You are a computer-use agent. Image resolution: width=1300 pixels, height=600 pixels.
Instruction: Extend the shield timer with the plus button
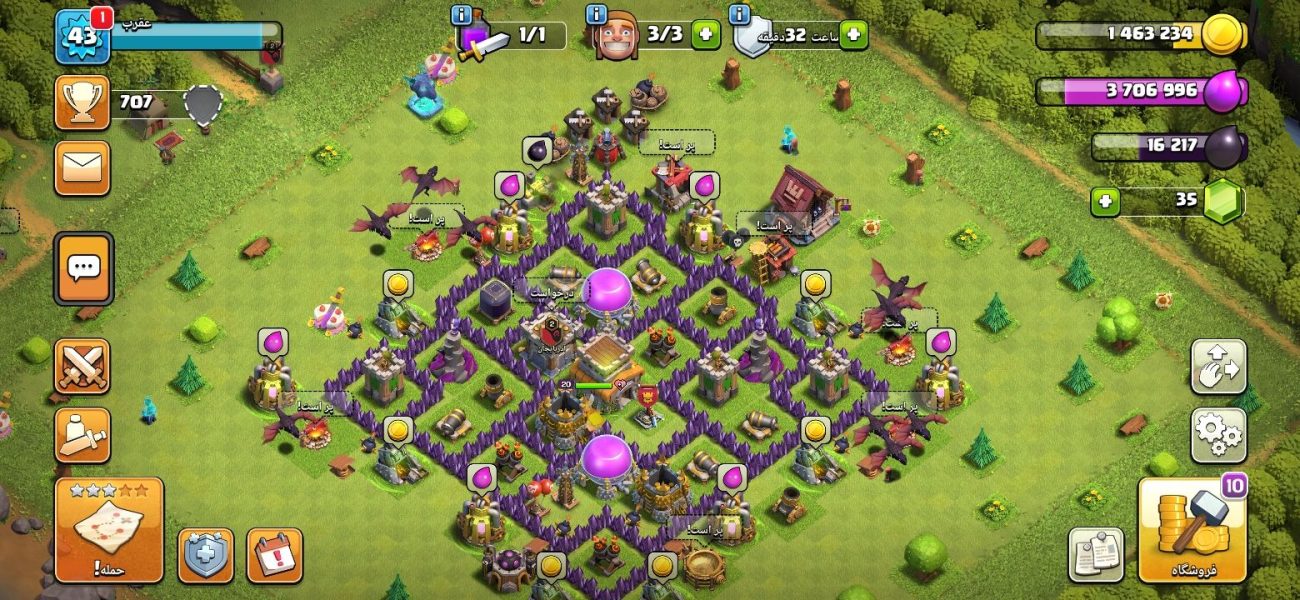[854, 35]
